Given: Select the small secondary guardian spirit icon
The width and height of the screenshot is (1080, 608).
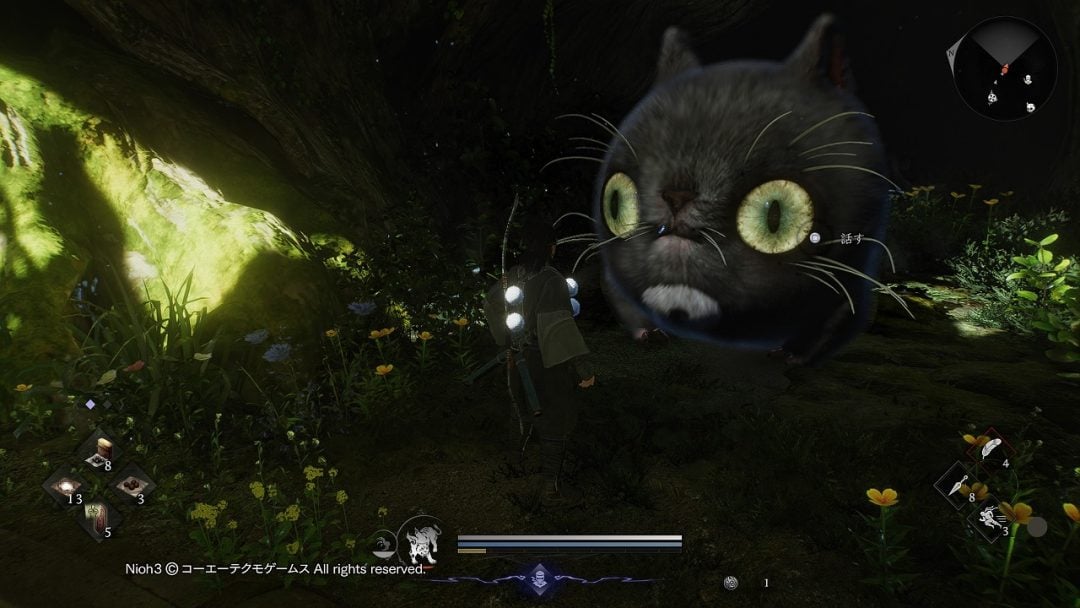Looking at the screenshot, I should pos(384,544).
